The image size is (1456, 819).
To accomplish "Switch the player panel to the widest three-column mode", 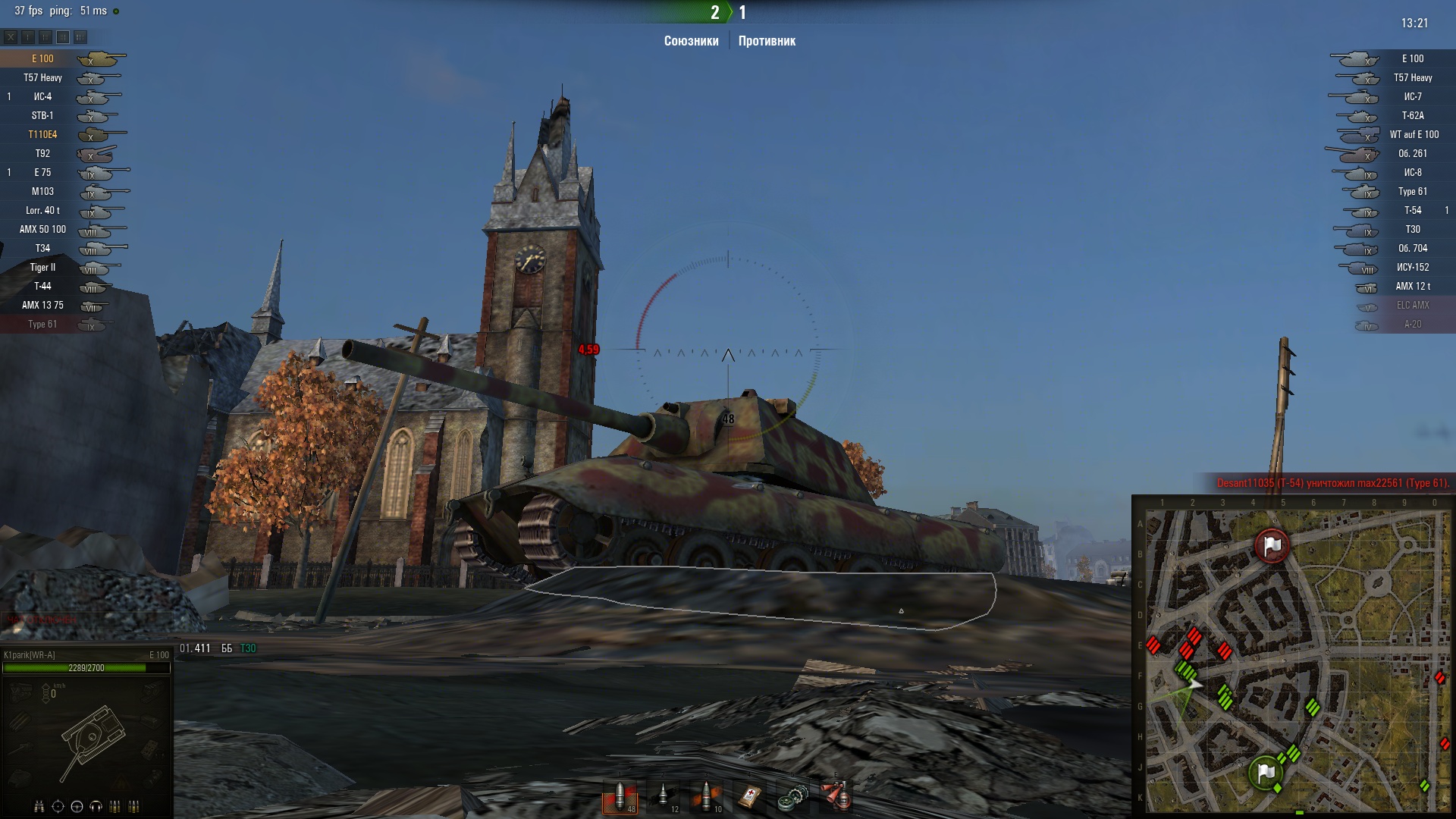I will click(80, 37).
